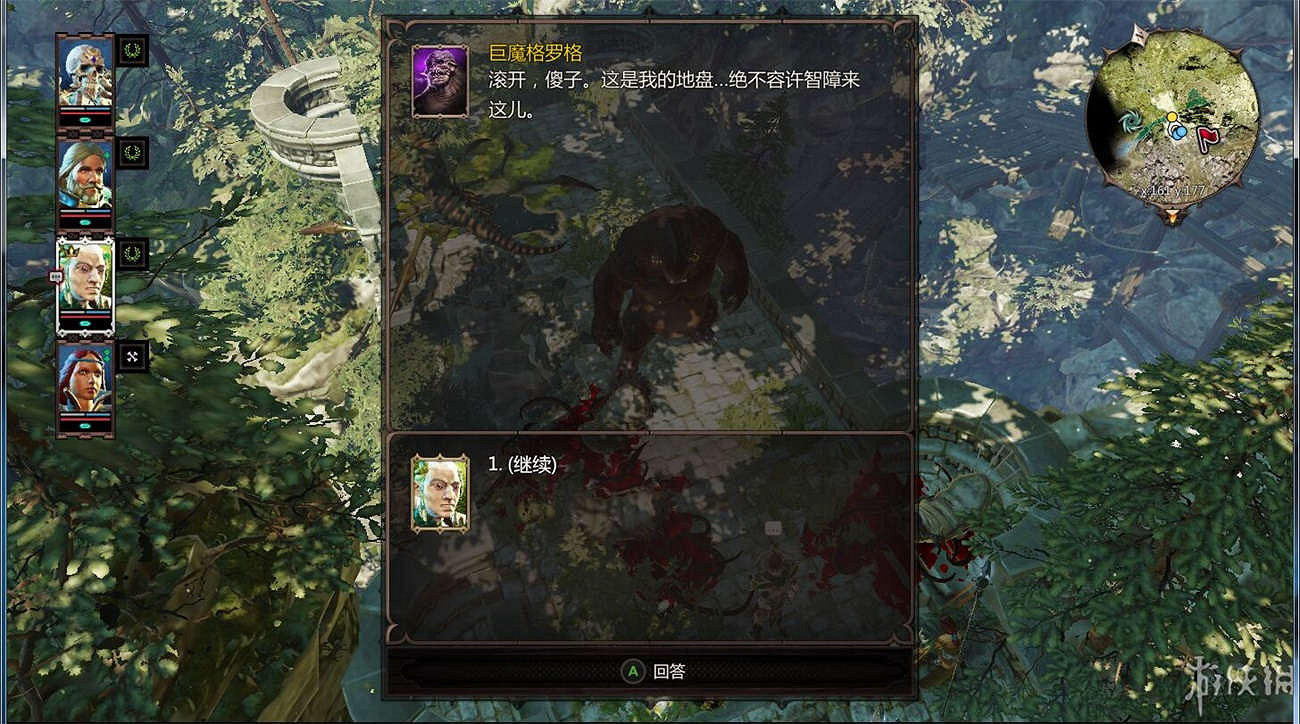The height and width of the screenshot is (724, 1300).
Task: Click the folded note icon above the minimap
Action: point(1139,33)
